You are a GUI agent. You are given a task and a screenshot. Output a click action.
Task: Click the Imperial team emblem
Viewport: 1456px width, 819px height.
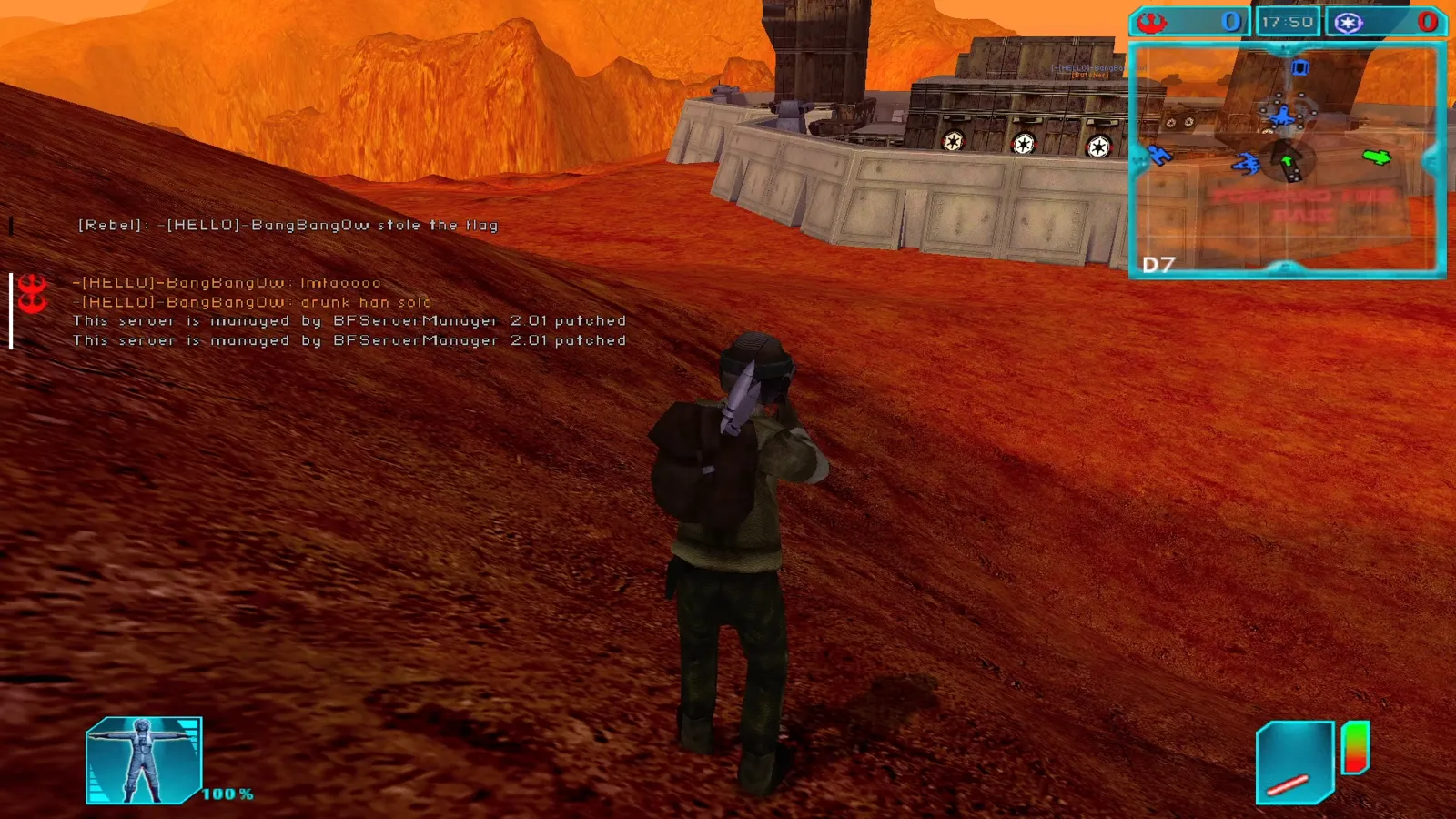(1349, 22)
